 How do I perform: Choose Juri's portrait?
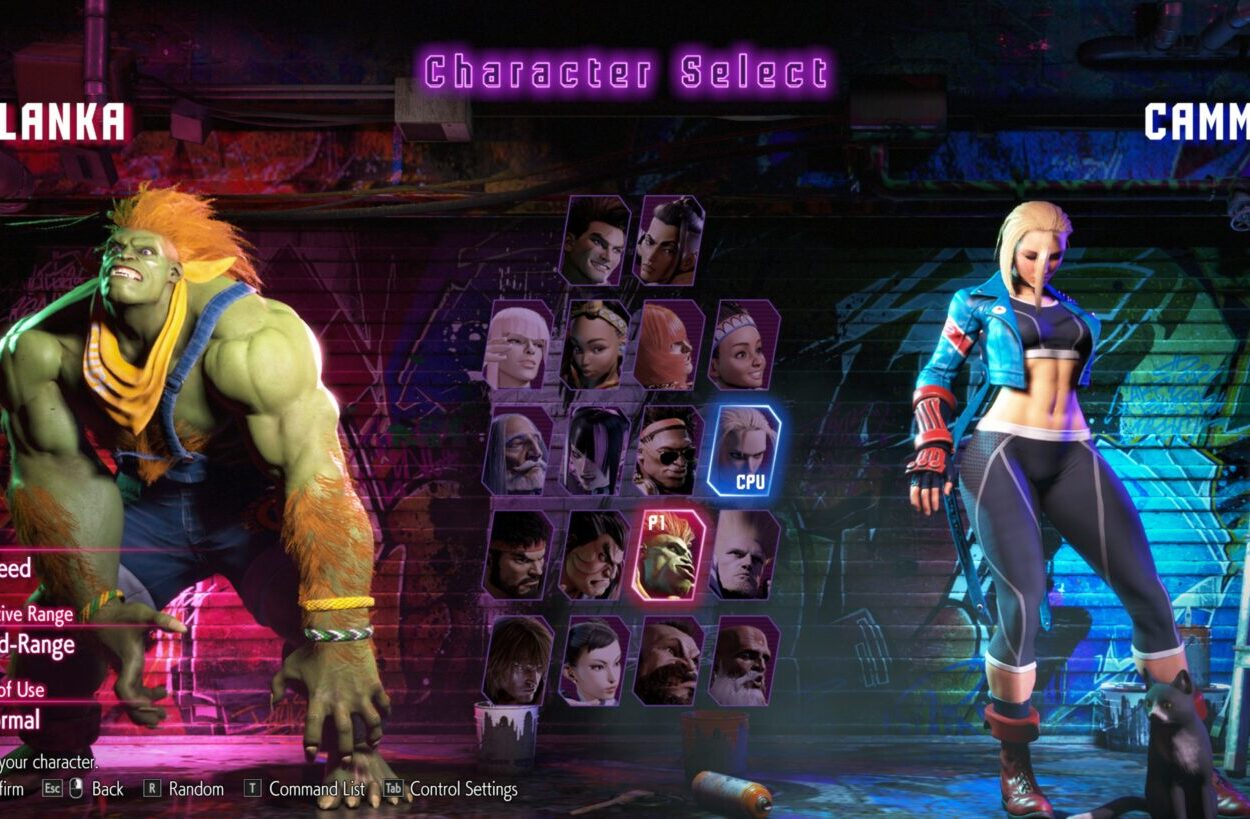click(x=595, y=451)
